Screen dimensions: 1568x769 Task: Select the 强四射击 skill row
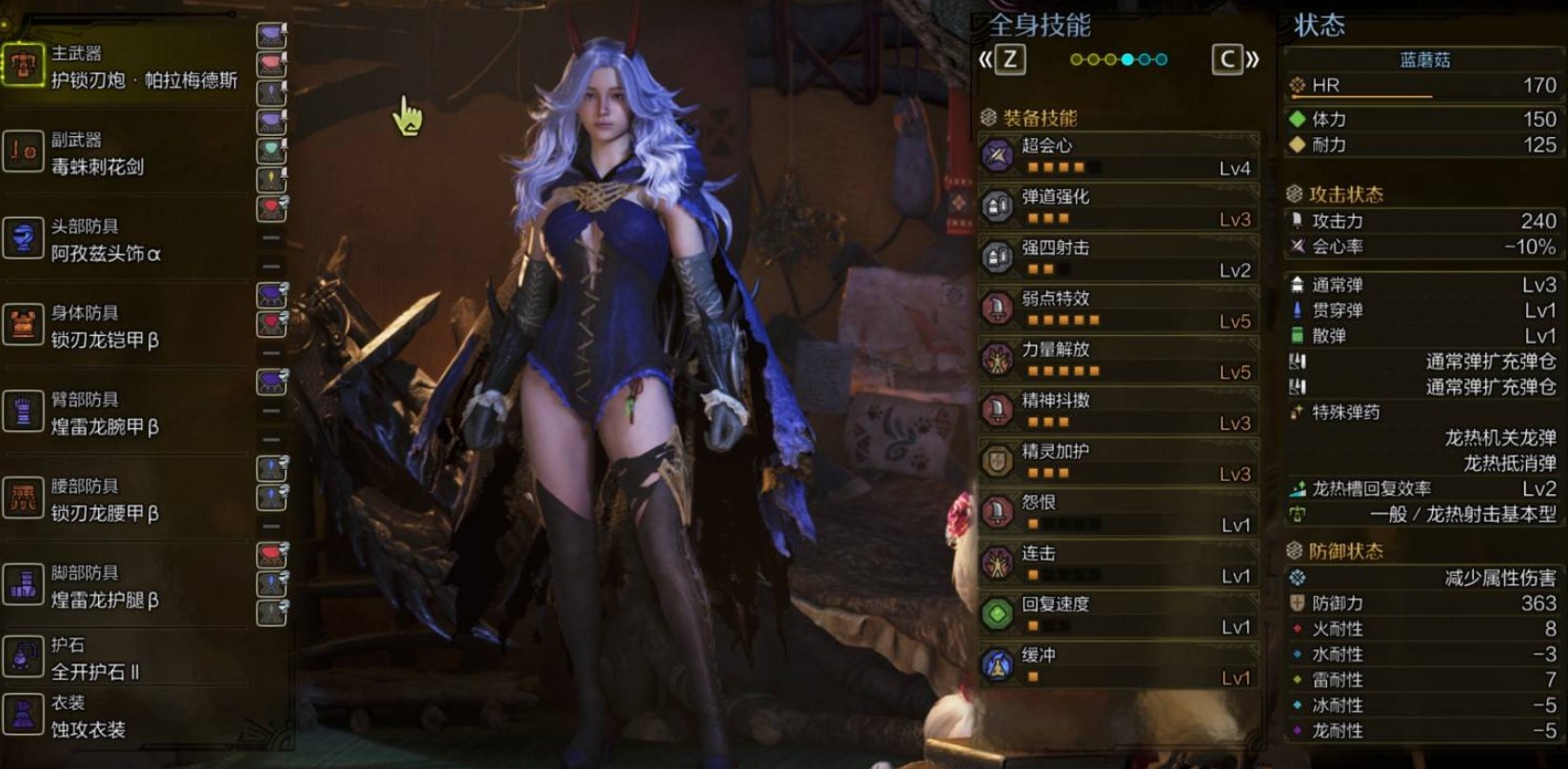click(1119, 257)
